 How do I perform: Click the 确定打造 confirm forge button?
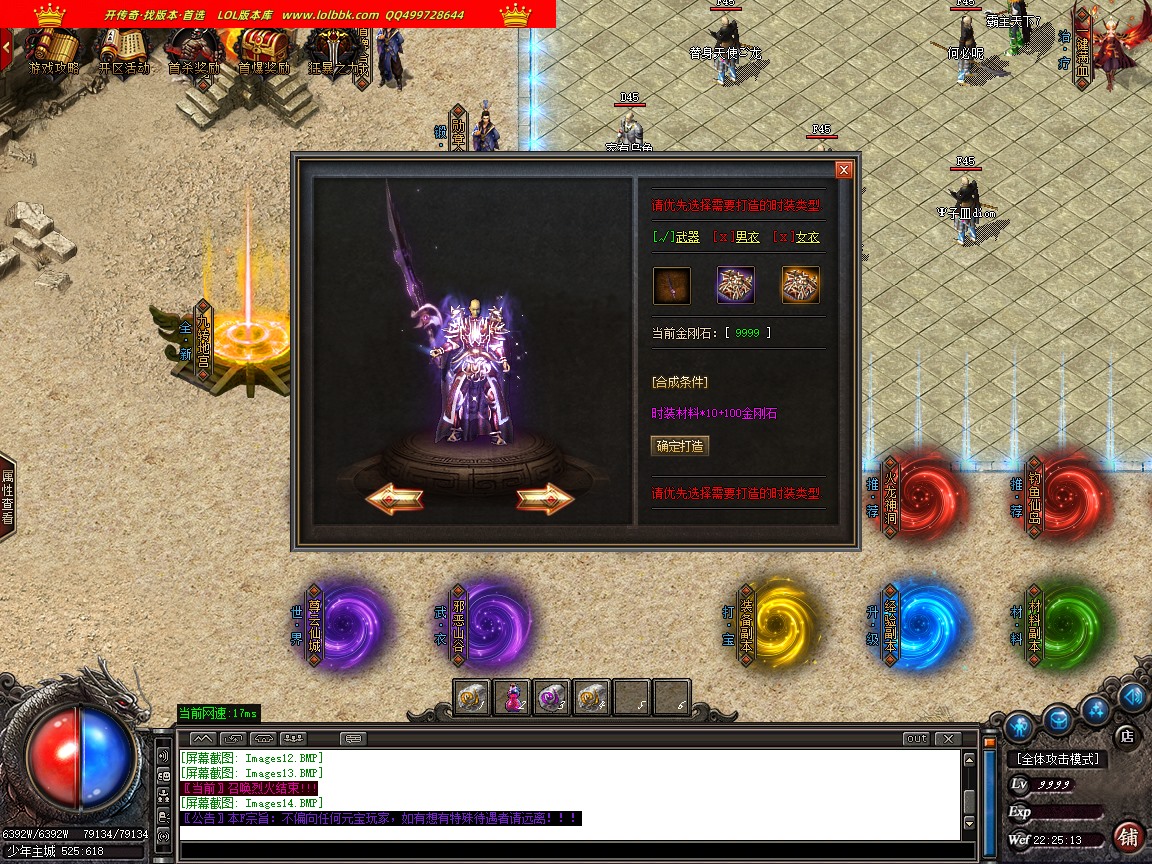[680, 446]
